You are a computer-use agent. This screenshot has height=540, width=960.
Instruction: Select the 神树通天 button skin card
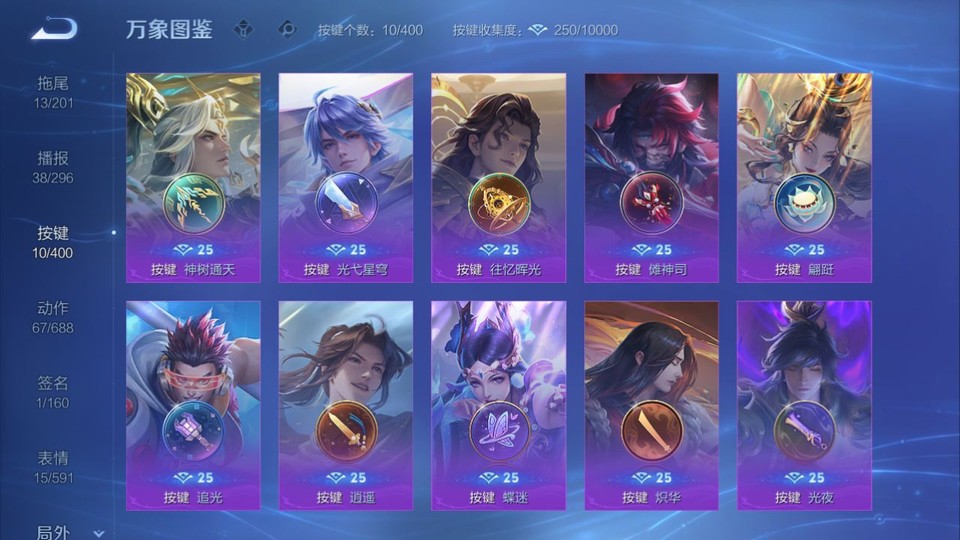pos(193,177)
